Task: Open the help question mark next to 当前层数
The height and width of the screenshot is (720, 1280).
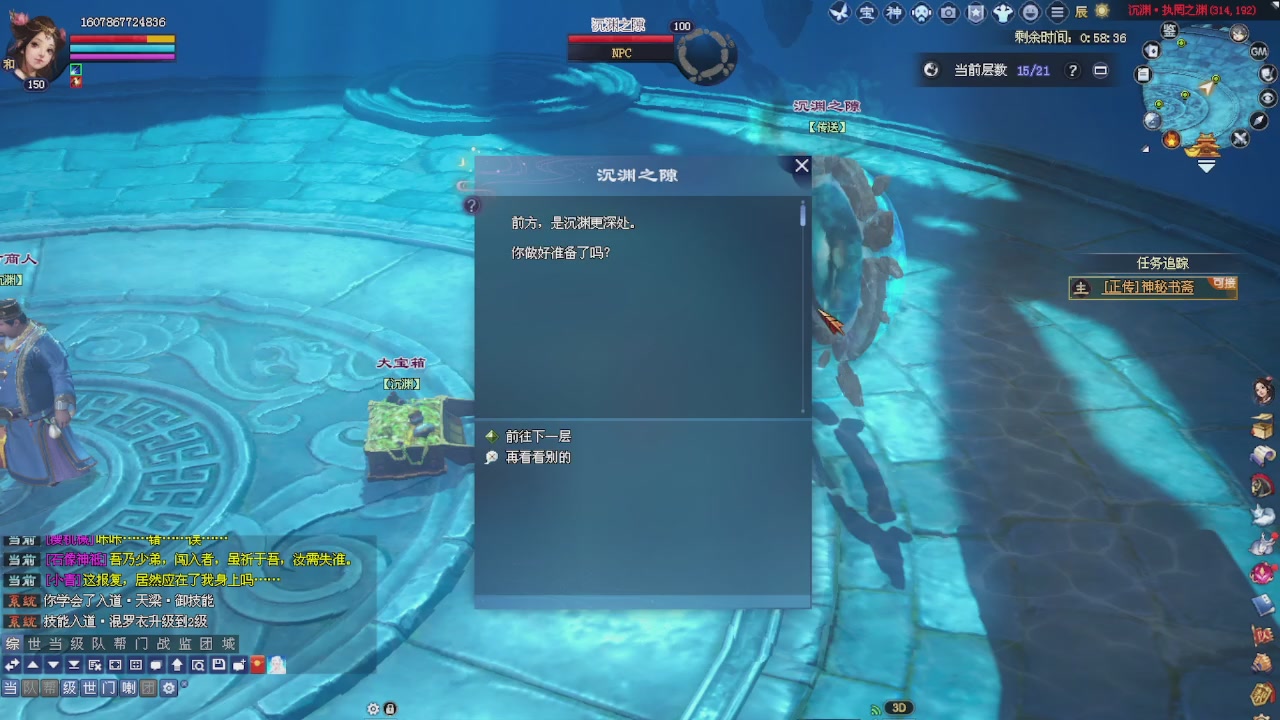Action: (x=1072, y=71)
